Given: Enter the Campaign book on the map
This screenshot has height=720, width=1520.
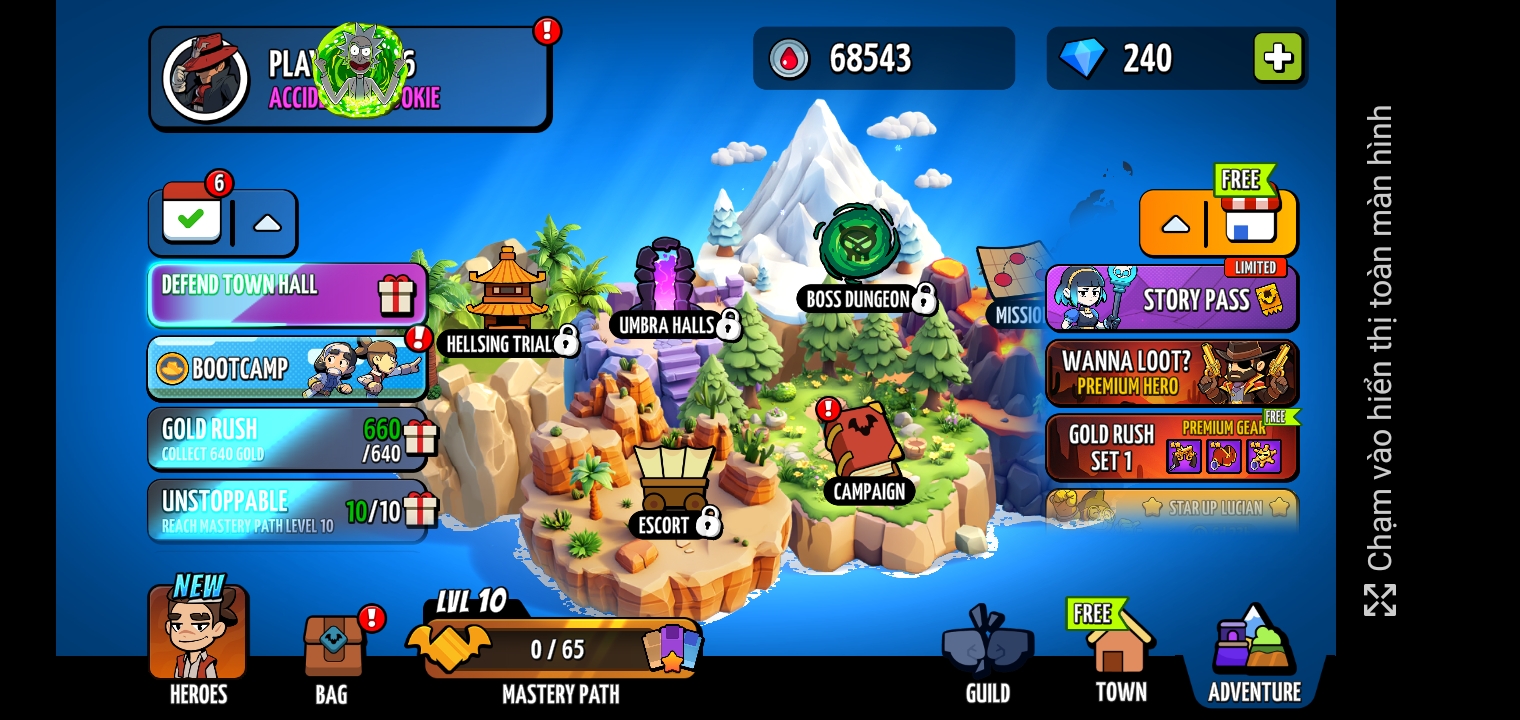Looking at the screenshot, I should 862,448.
